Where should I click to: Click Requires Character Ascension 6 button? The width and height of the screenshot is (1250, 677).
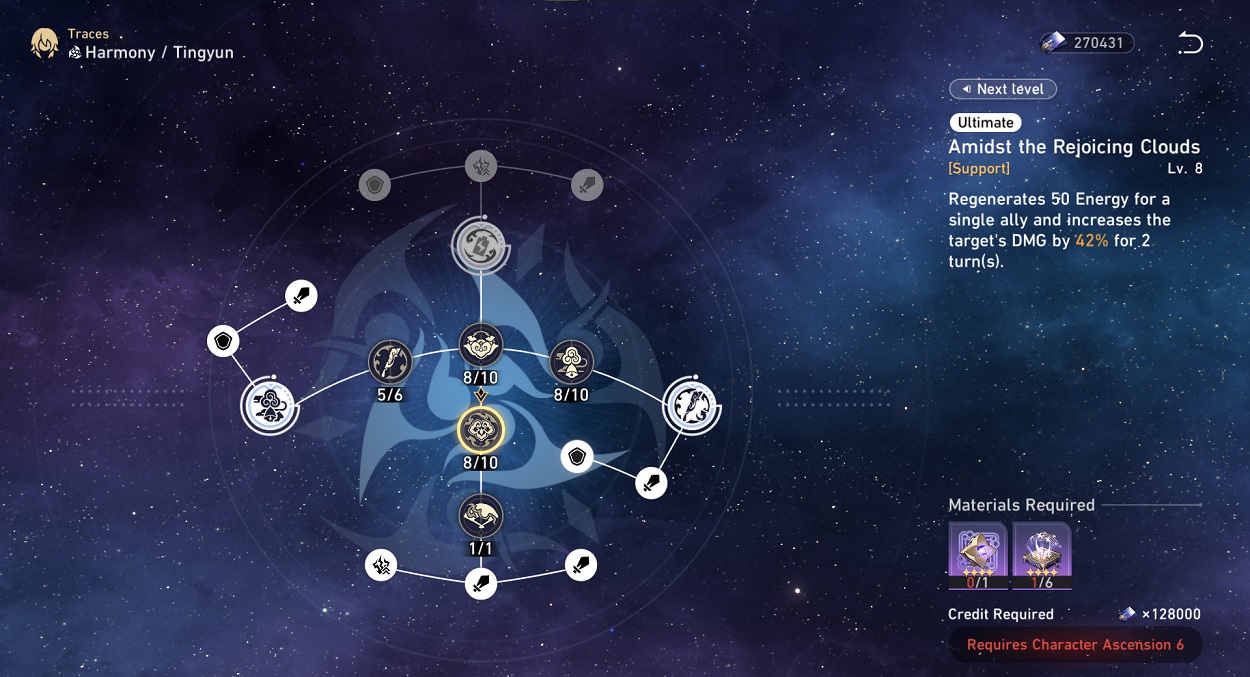[x=1075, y=645]
